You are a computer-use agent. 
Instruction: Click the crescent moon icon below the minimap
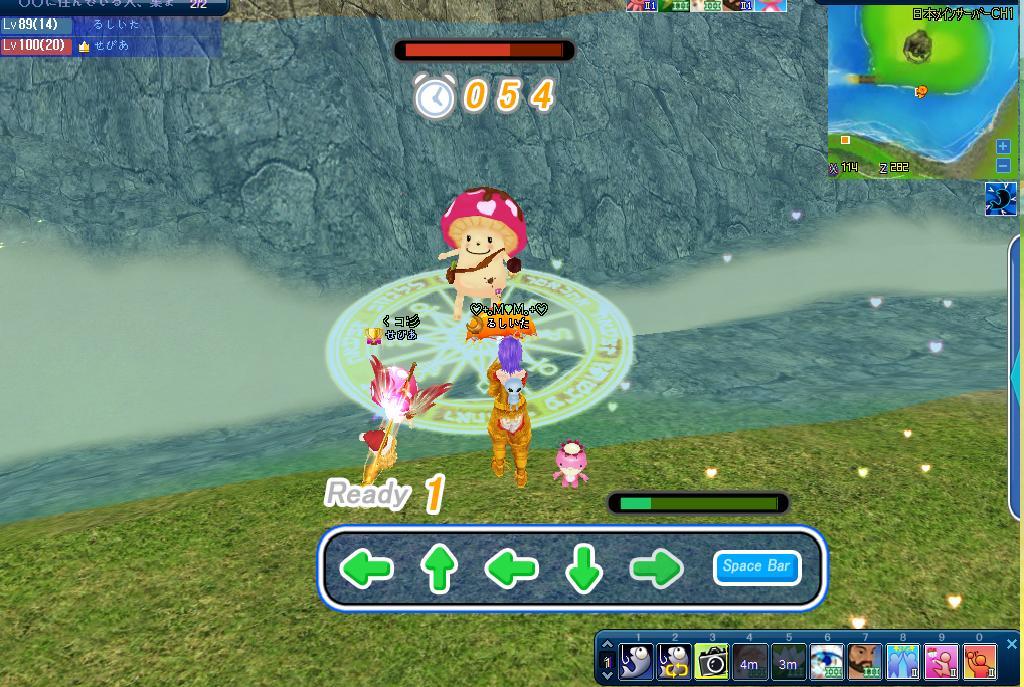point(1000,199)
